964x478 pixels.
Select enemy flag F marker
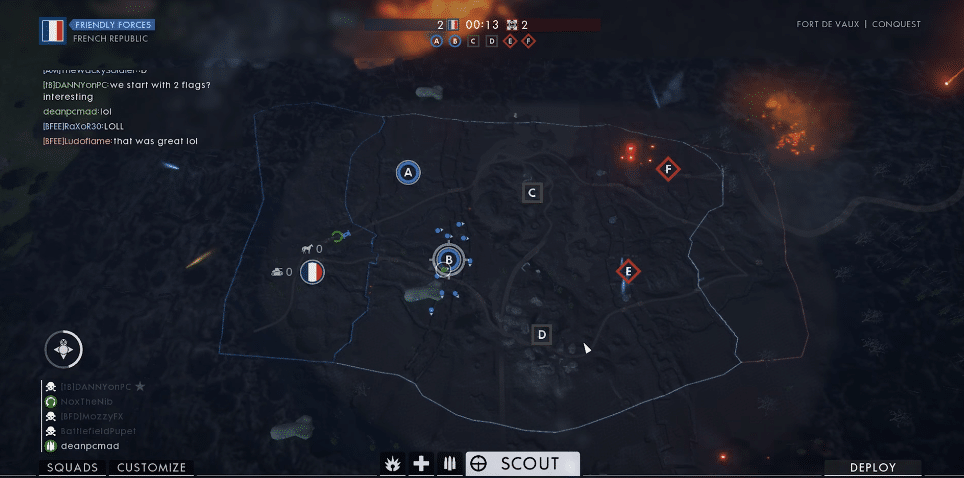pos(667,170)
